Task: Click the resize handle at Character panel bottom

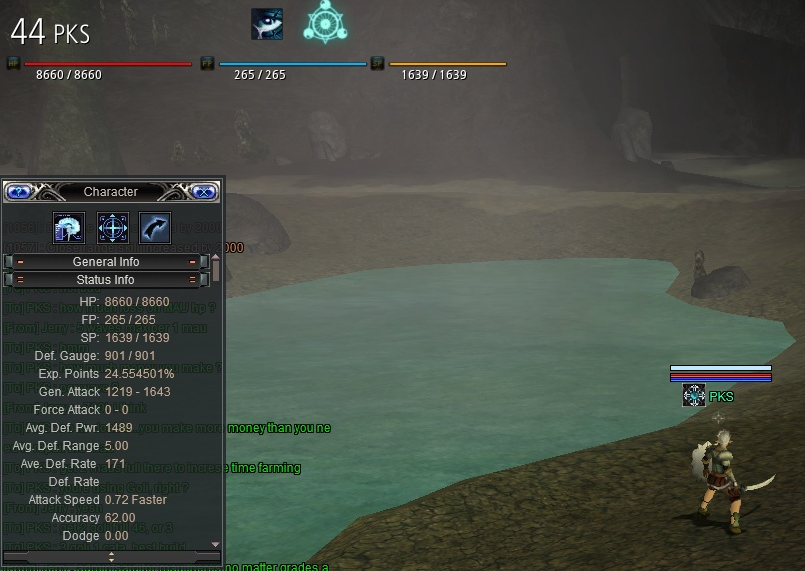Action: tap(111, 556)
